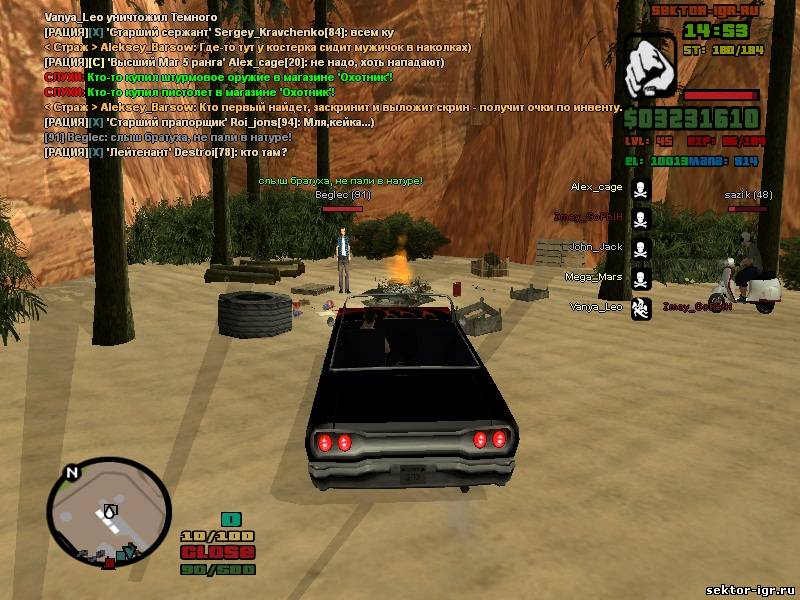Click the Sergey_Kravchenko radio chat line
This screenshot has height=600, width=800.
coord(208,33)
